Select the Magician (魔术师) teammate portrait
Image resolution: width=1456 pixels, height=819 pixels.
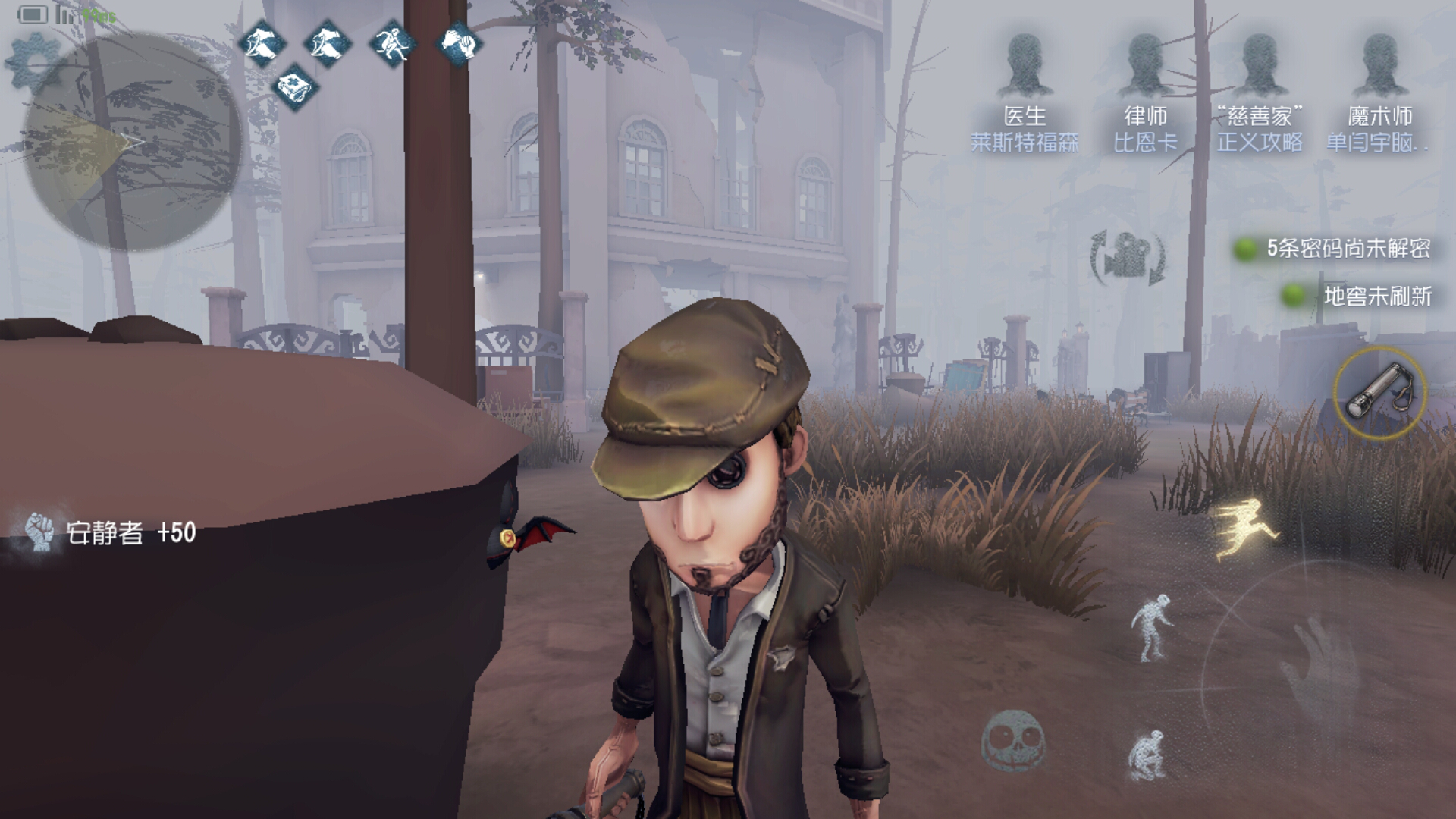tap(1379, 68)
